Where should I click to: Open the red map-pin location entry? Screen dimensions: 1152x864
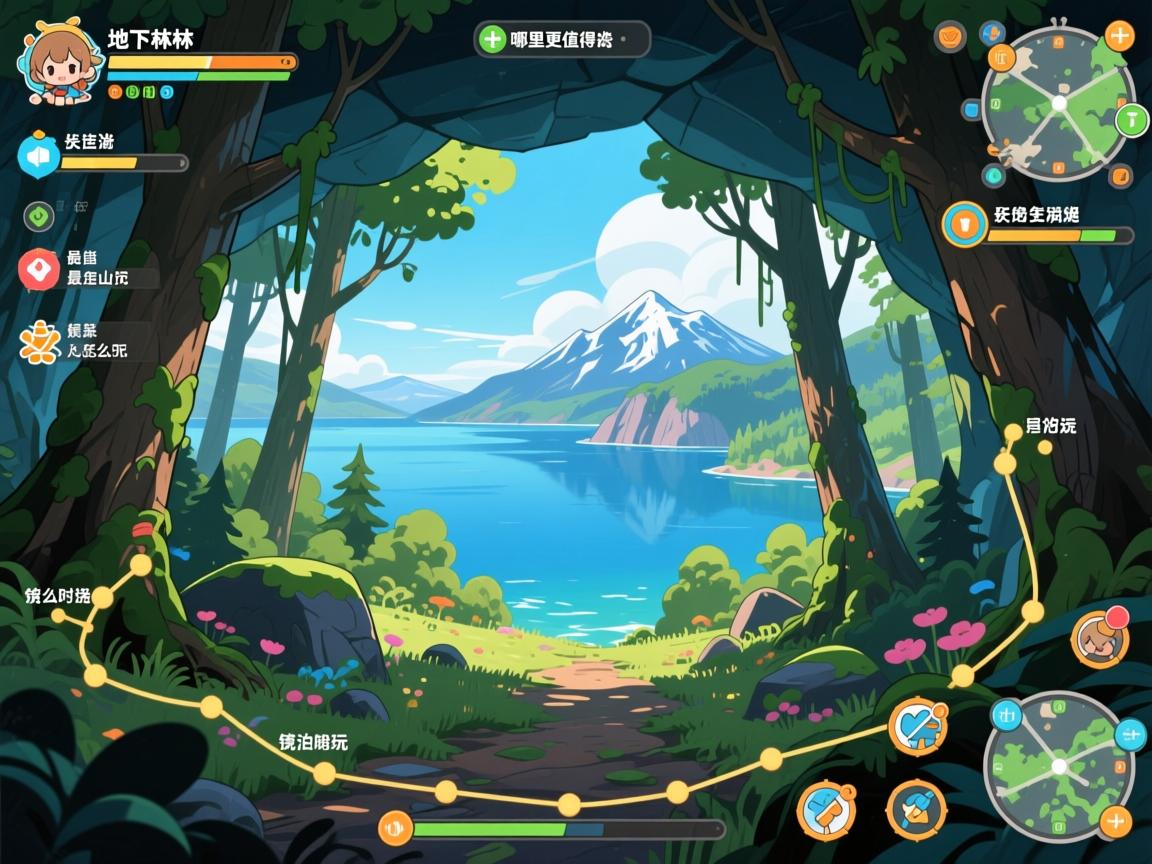39,268
